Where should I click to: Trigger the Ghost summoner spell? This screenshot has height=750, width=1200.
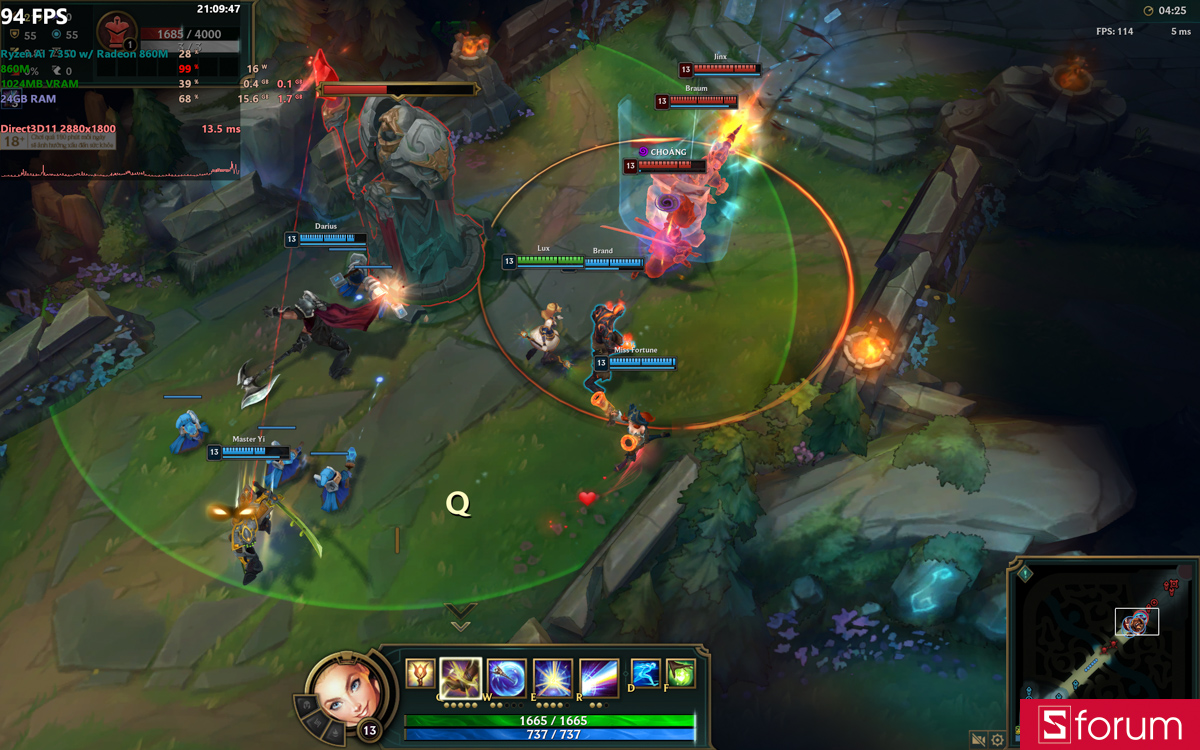pyautogui.click(x=646, y=674)
